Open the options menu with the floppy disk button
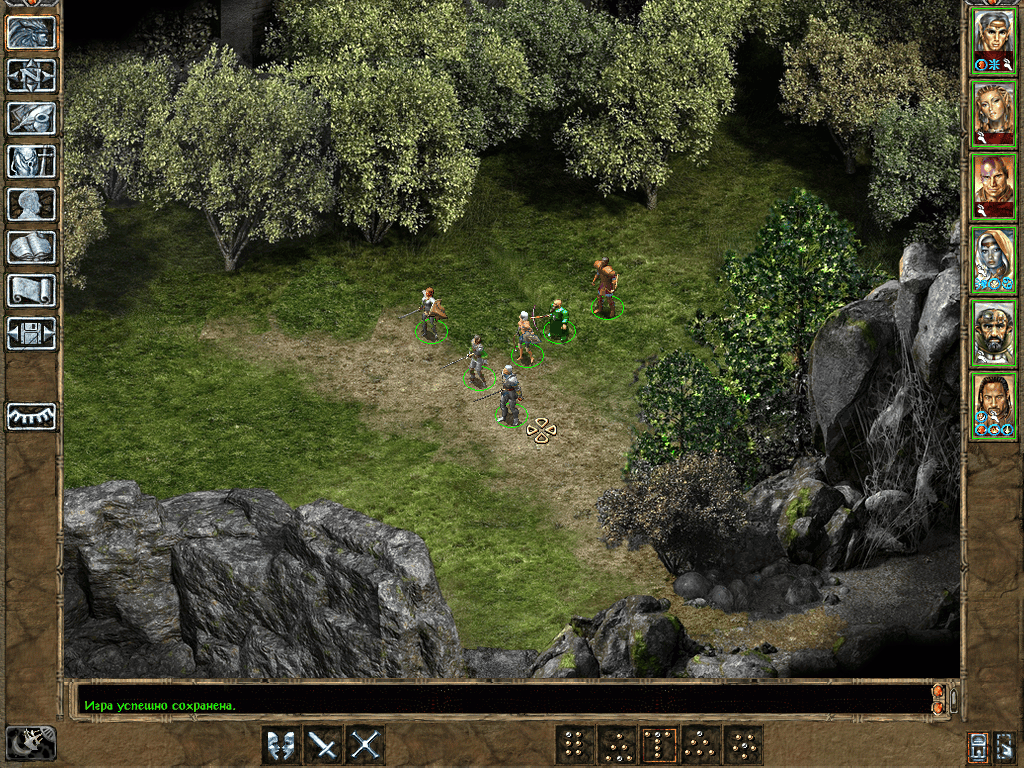The width and height of the screenshot is (1024, 768). pyautogui.click(x=32, y=333)
